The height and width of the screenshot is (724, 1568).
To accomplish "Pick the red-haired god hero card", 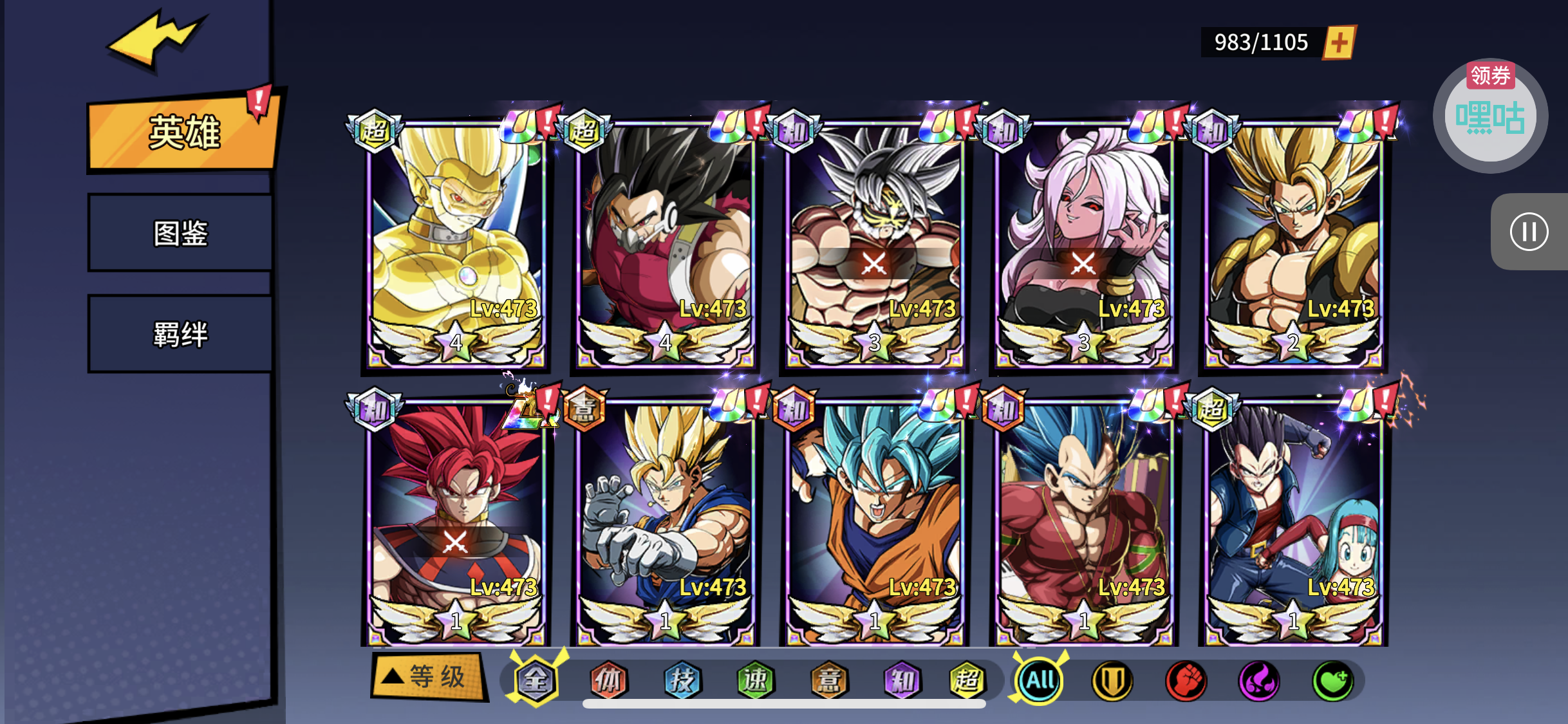I will (x=456, y=521).
